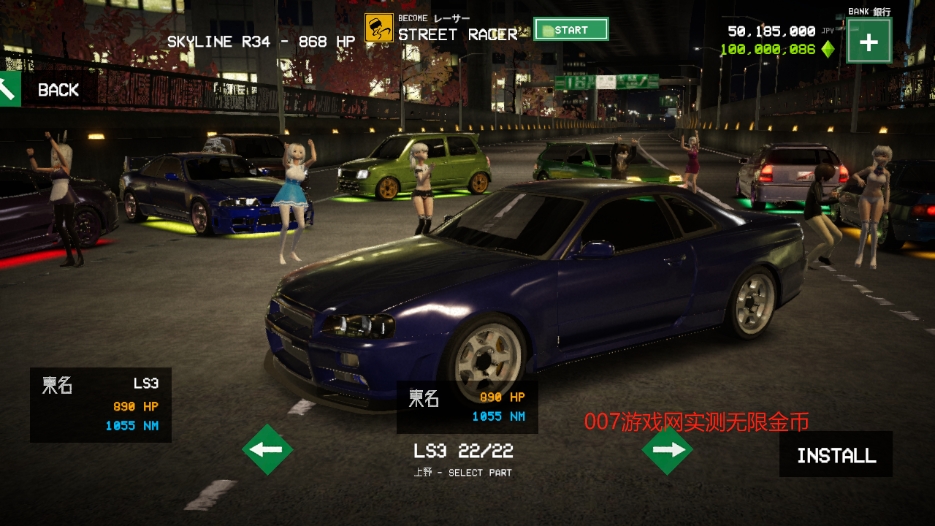This screenshot has width=935, height=526.
Task: Open the bank with the plus button
Action: point(868,42)
